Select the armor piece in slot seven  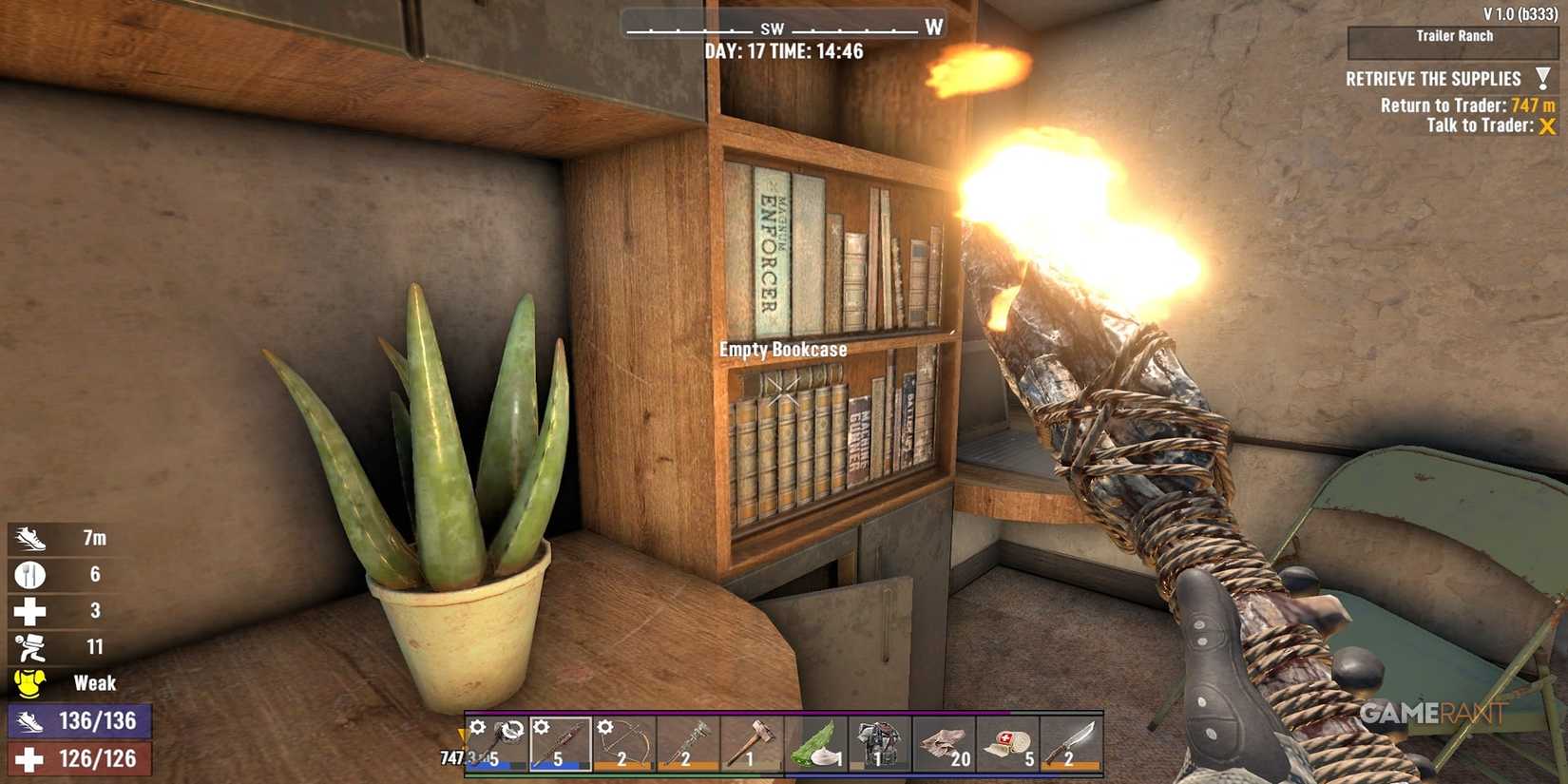click(877, 746)
